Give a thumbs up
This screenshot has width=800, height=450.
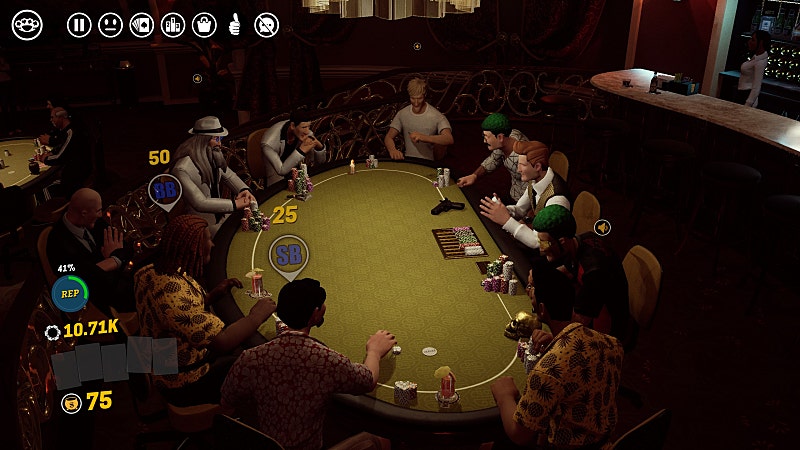point(235,25)
